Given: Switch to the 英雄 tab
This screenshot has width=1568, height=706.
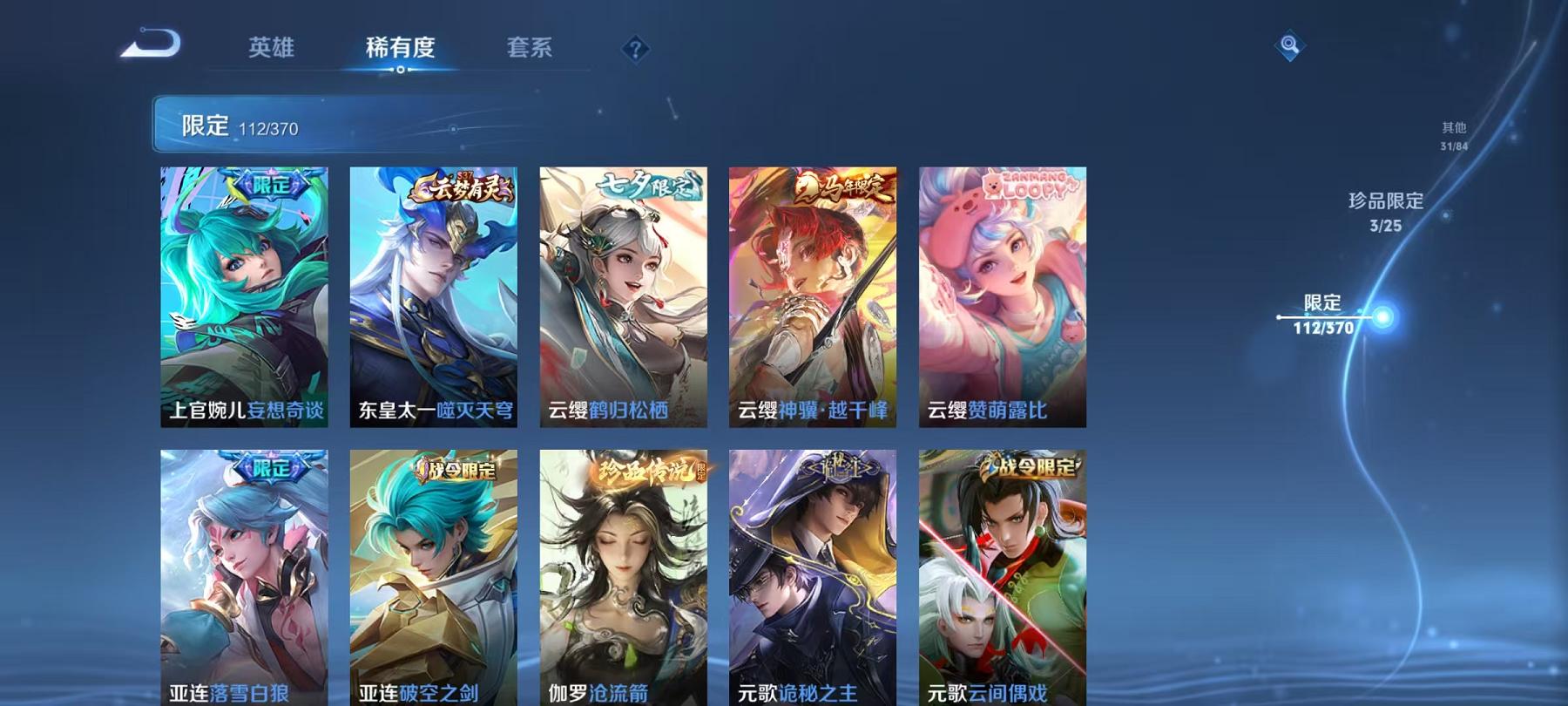Looking at the screenshot, I should coord(272,50).
